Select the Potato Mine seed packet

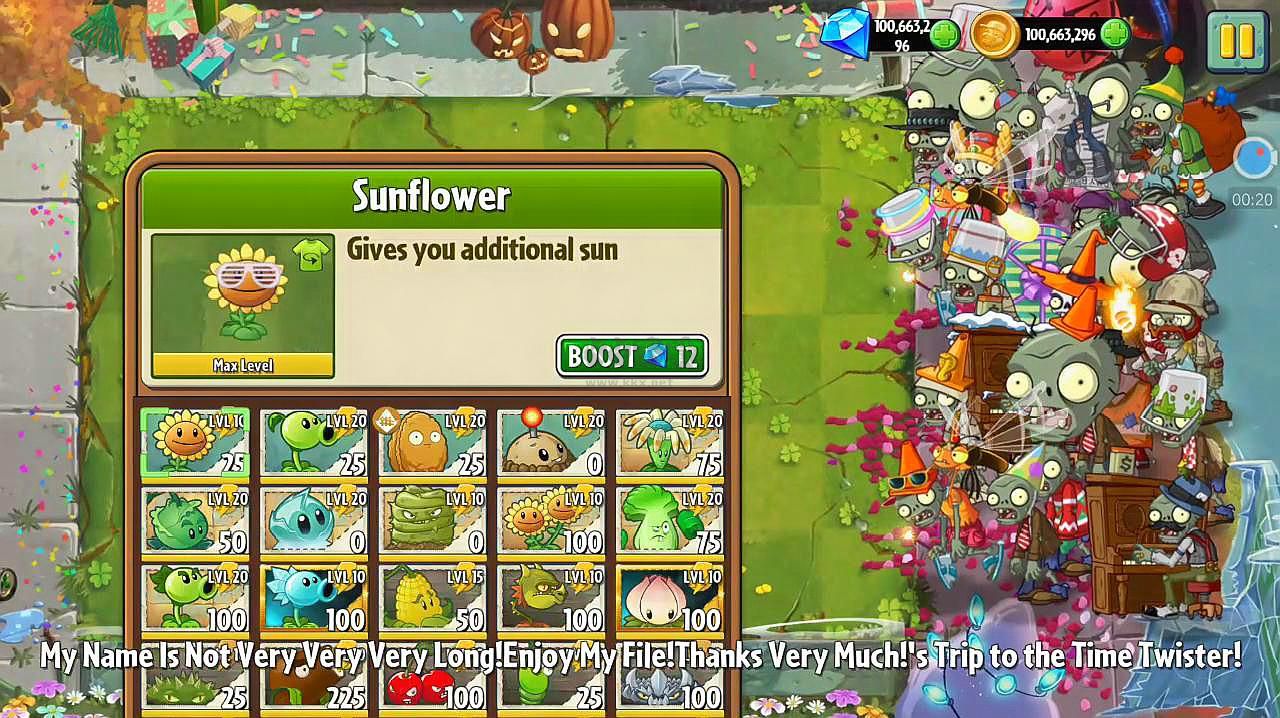[551, 442]
